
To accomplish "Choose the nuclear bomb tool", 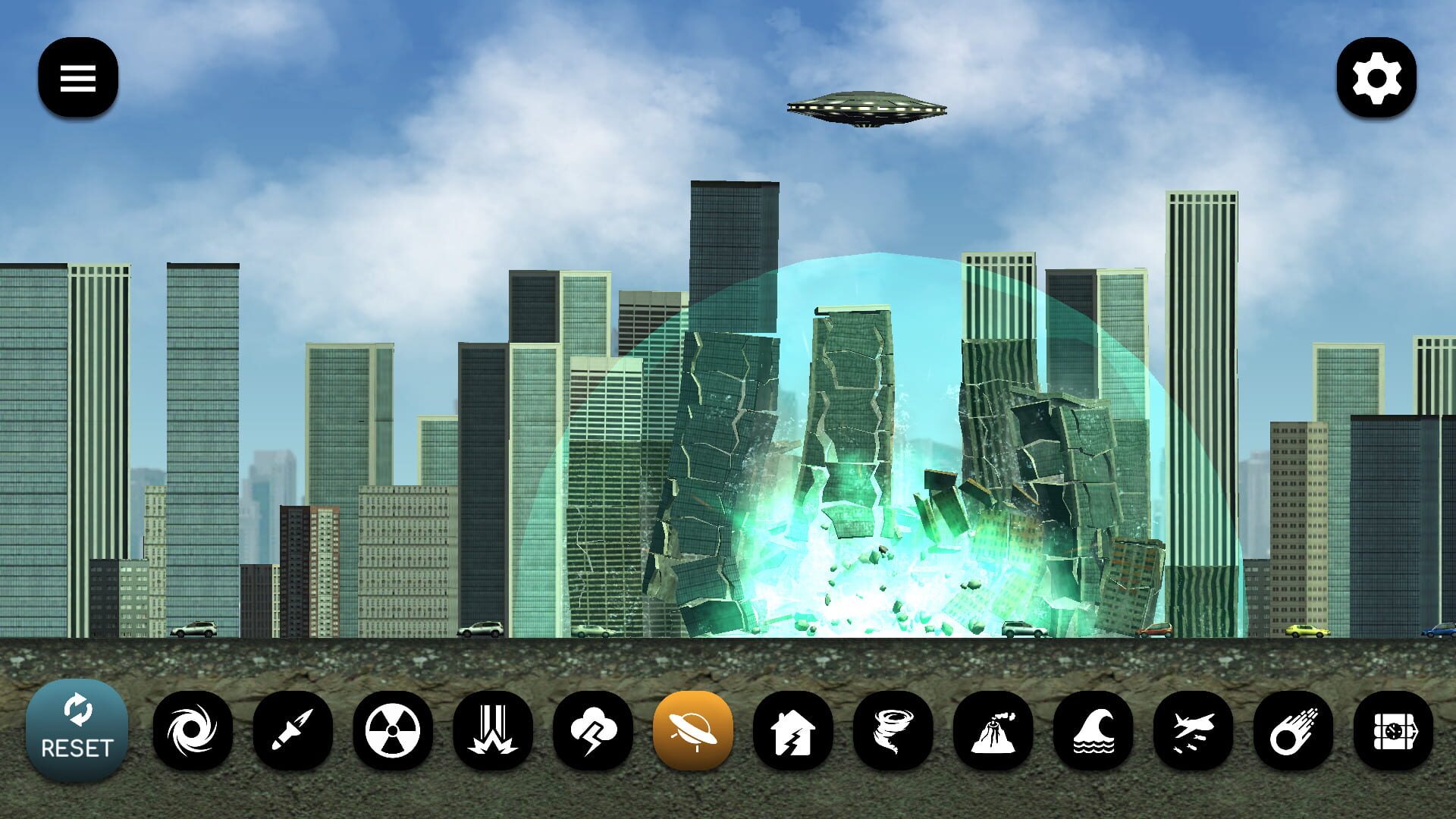I will coord(394,730).
